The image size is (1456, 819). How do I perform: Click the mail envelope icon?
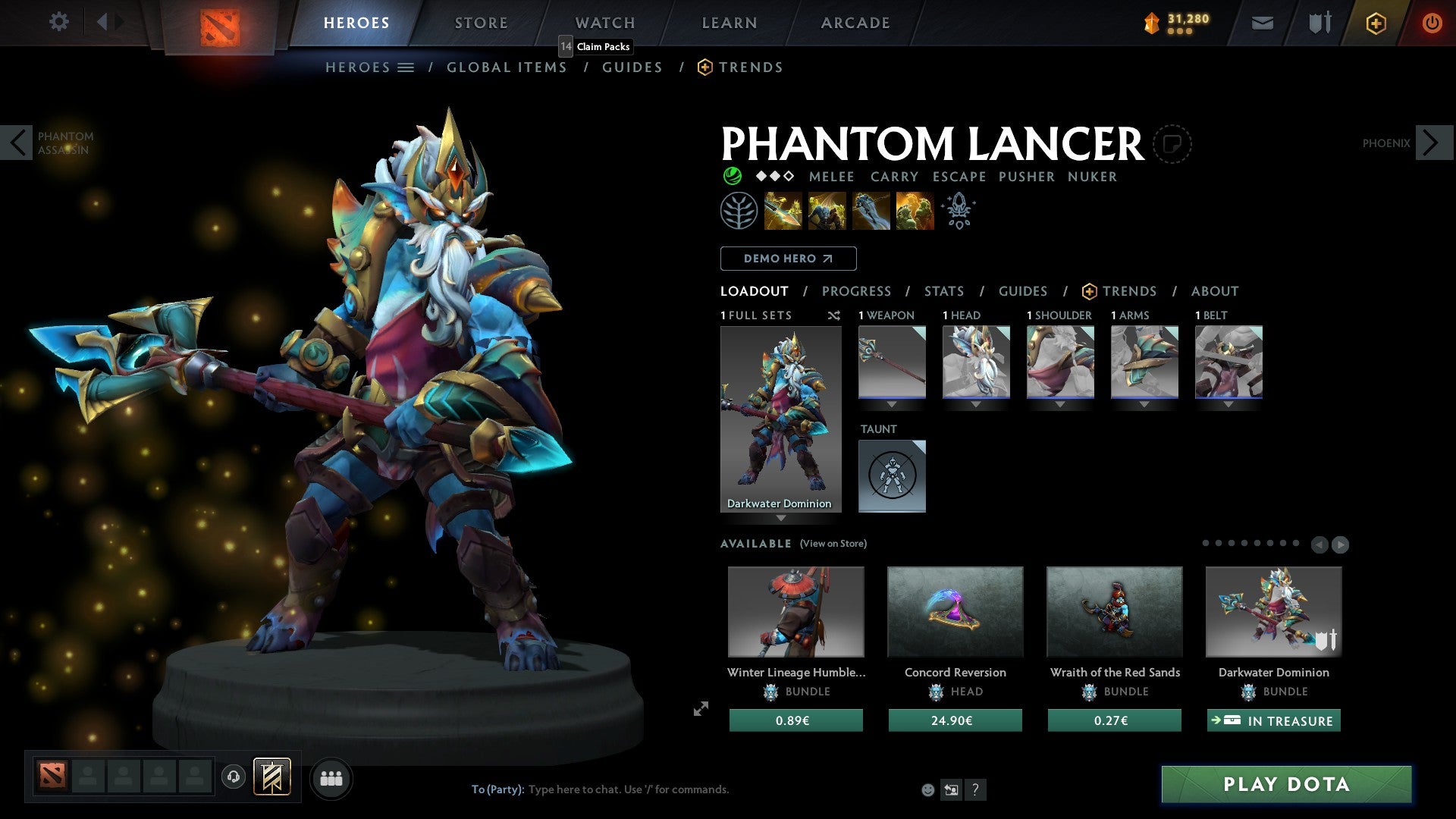[1261, 23]
